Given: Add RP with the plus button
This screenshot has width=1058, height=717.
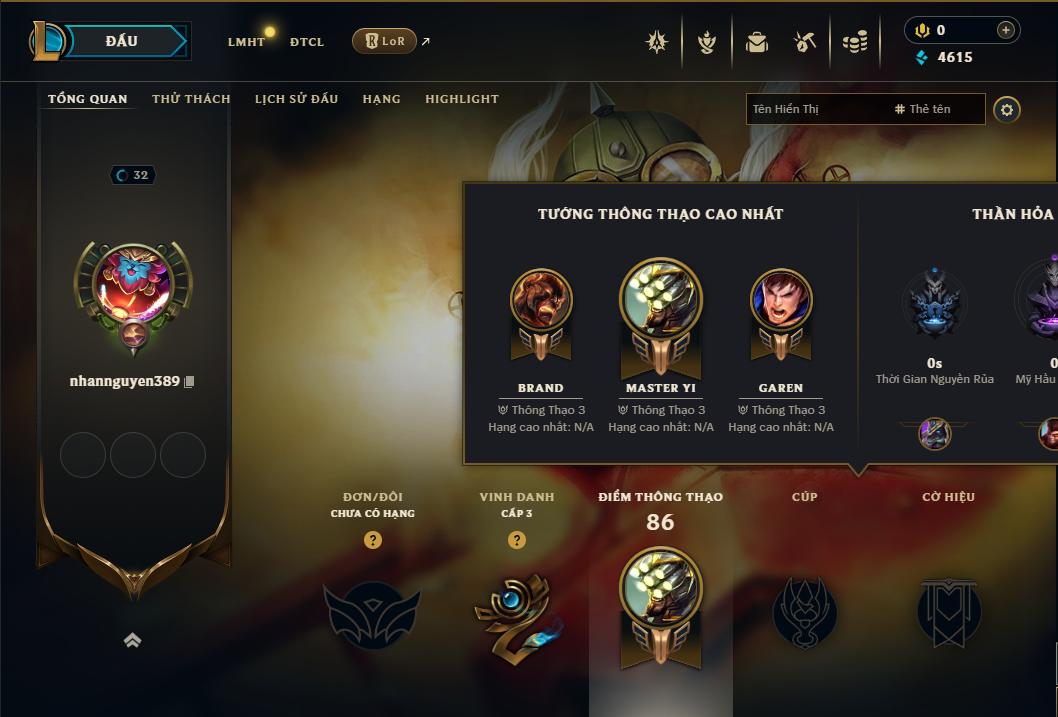Looking at the screenshot, I should (1005, 30).
